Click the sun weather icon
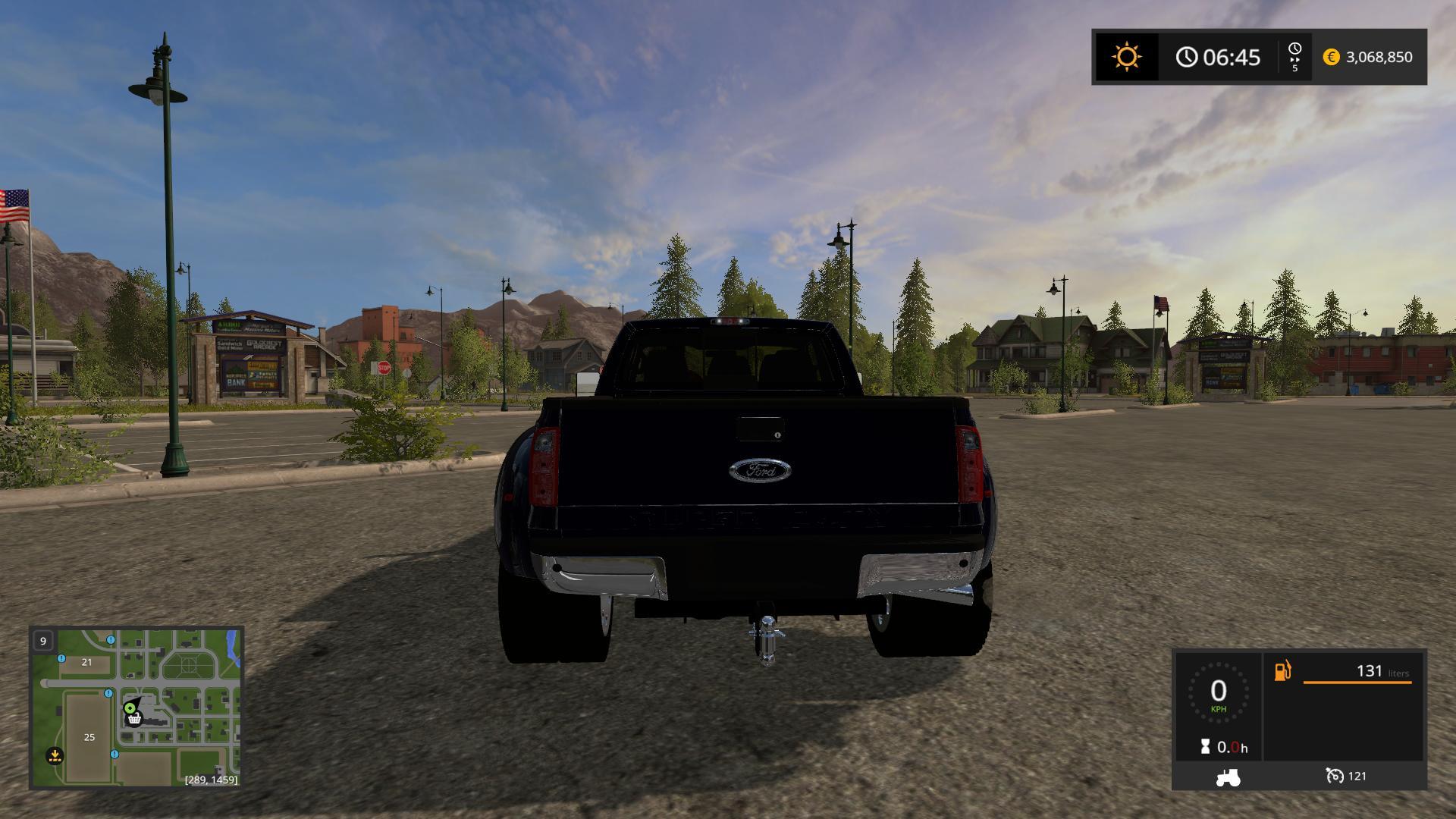This screenshot has height=819, width=1456. (x=1126, y=57)
